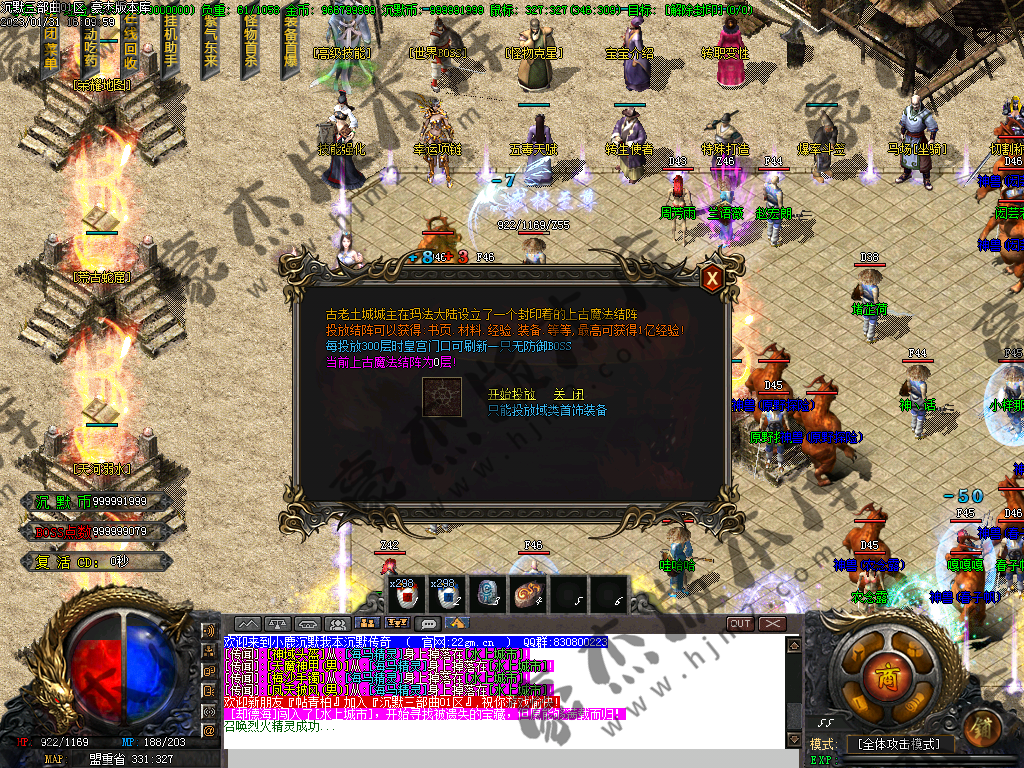Image resolution: width=1024 pixels, height=768 pixels.
Task: Choose the 开始投放 option in the dialog
Action: pyautogui.click(x=511, y=394)
